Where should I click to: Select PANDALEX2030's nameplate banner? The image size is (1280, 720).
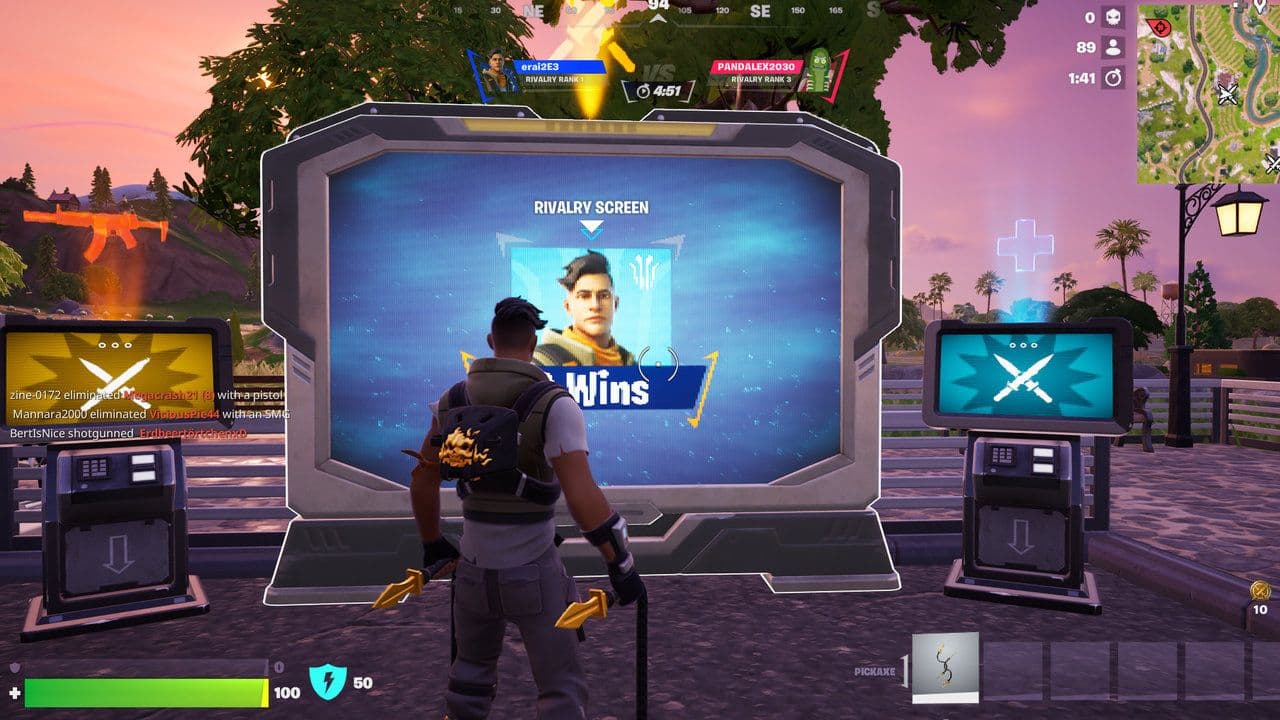(757, 67)
